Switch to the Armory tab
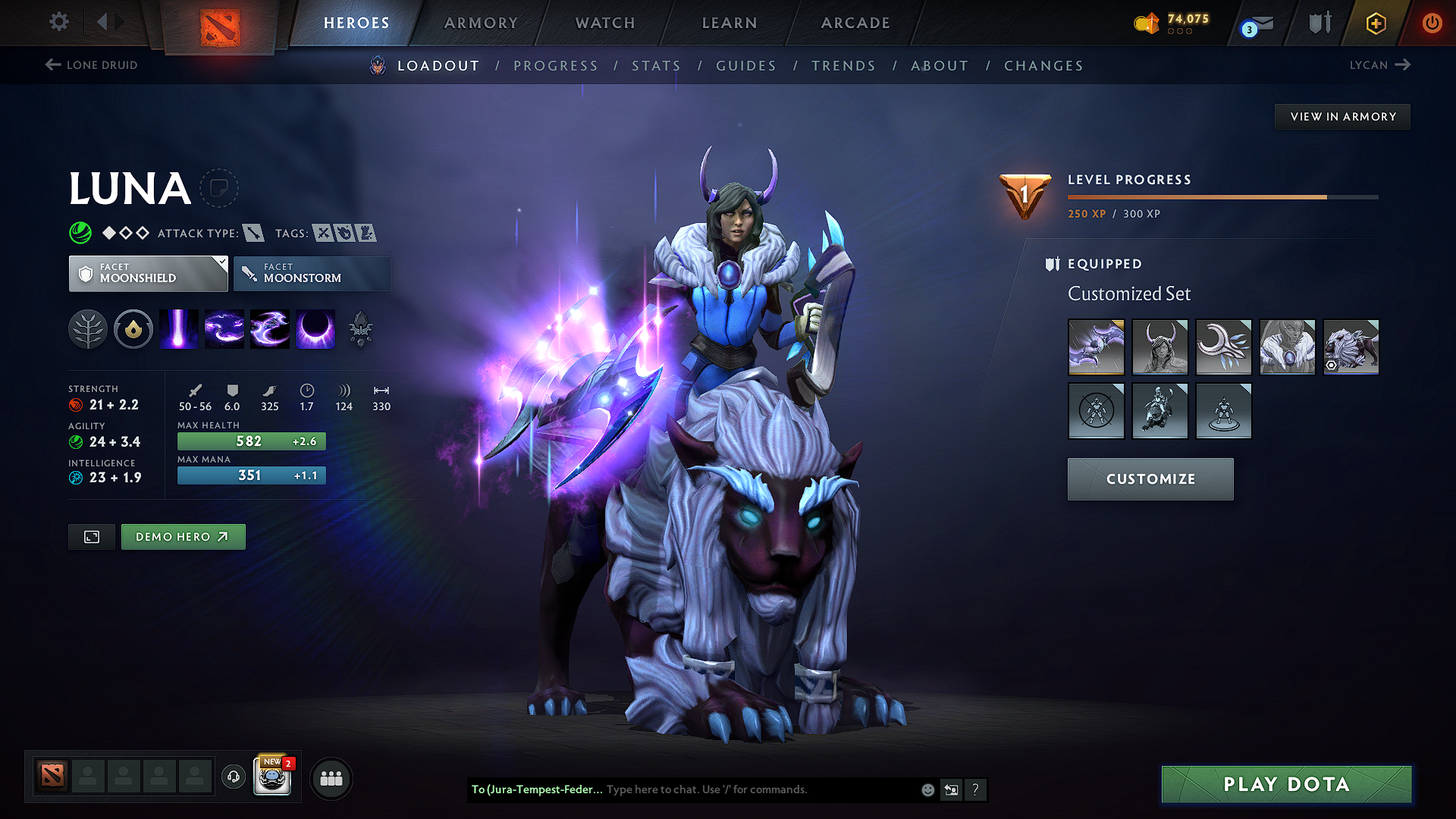 coord(481,23)
